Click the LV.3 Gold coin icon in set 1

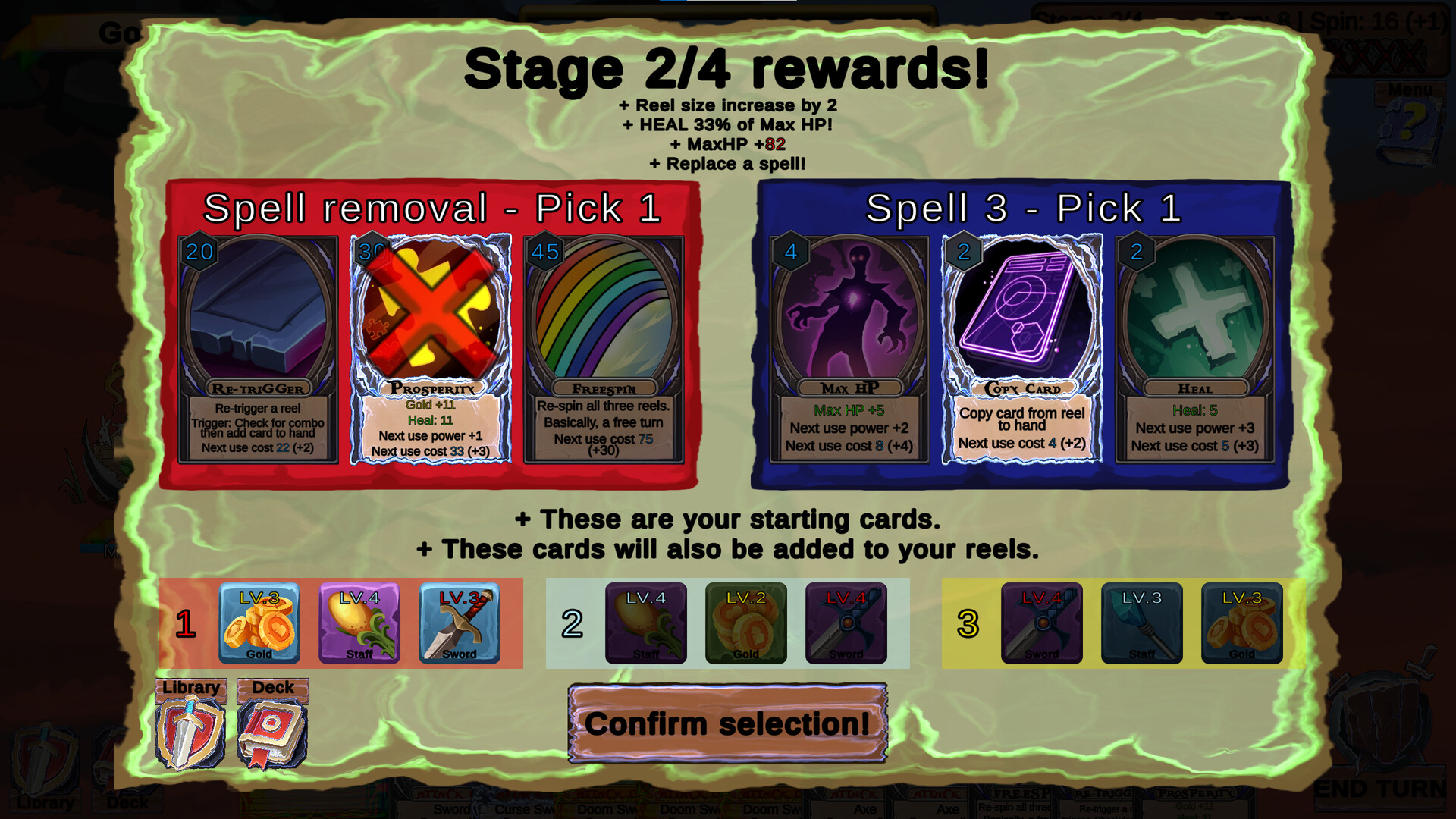pos(260,623)
